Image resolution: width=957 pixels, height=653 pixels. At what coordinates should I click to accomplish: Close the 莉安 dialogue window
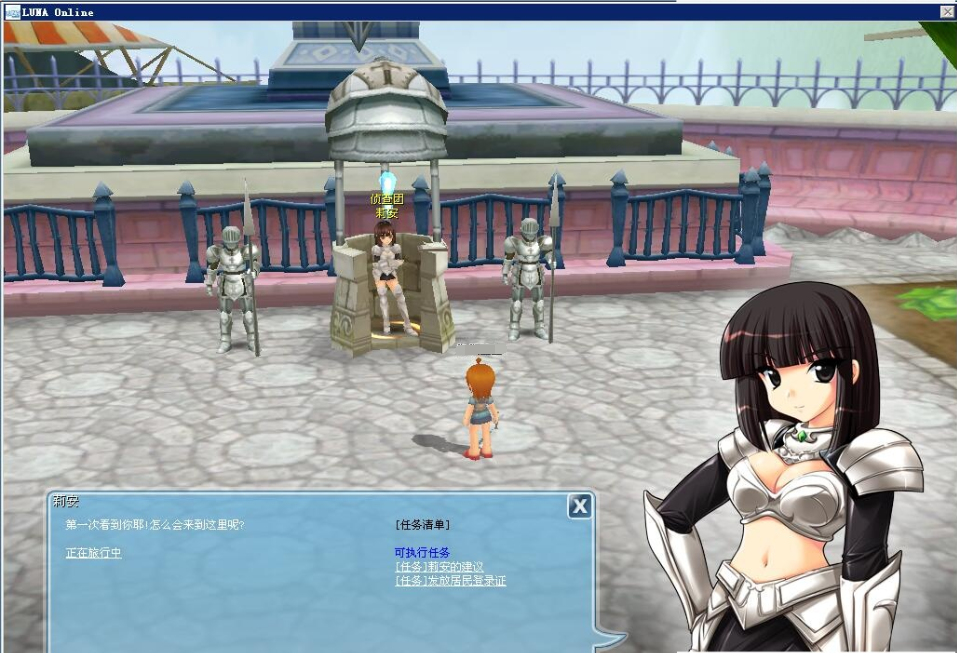pyautogui.click(x=579, y=507)
